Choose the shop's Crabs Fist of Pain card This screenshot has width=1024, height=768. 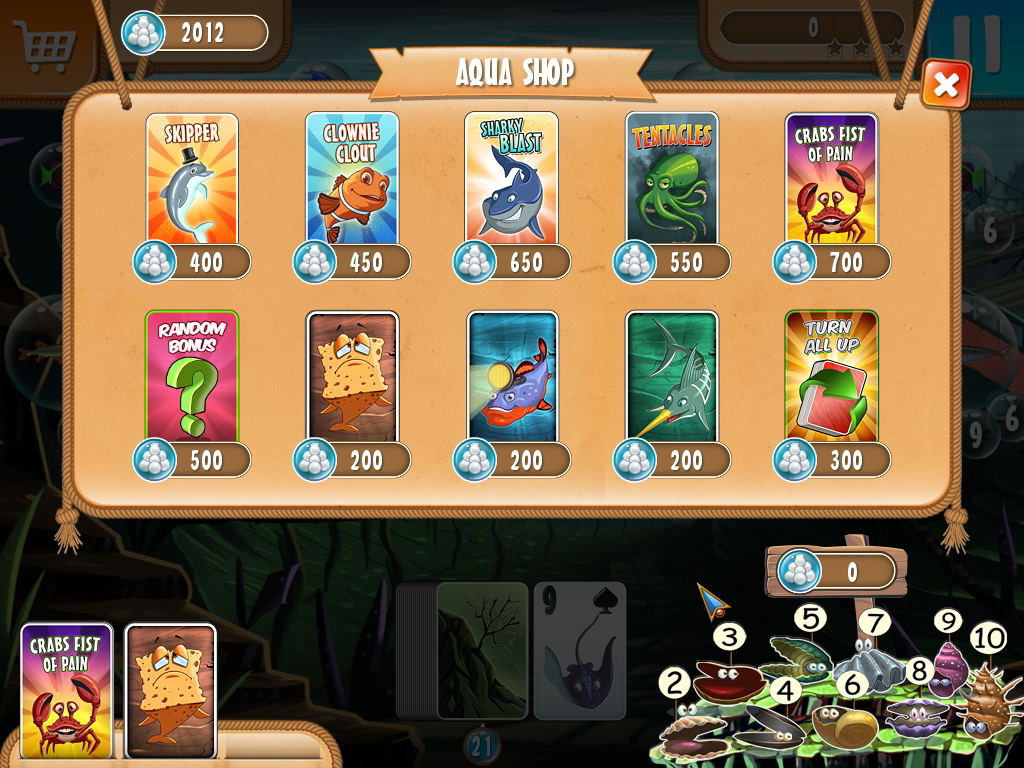point(831,180)
